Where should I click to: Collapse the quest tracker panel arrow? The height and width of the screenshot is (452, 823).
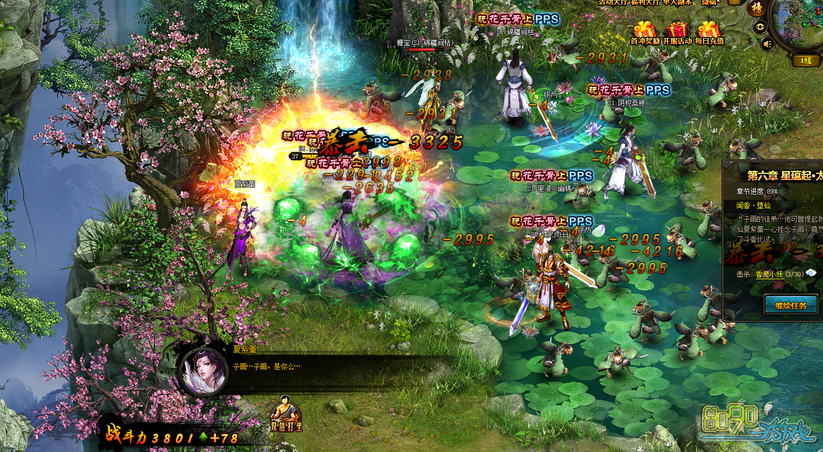(x=727, y=162)
